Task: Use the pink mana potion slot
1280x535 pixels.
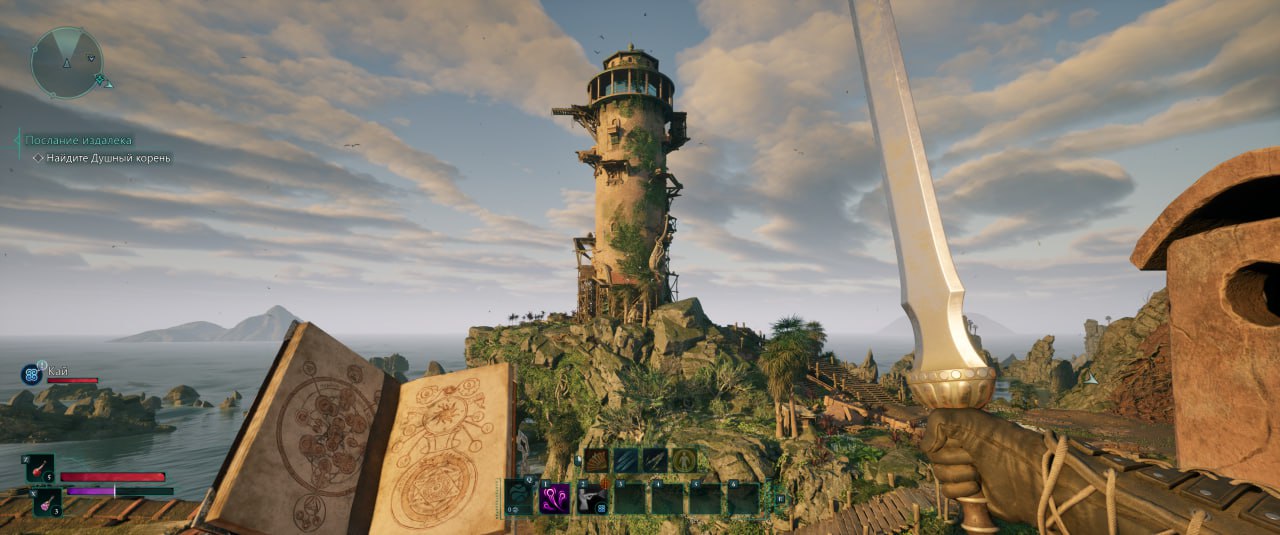Action: point(48,501)
